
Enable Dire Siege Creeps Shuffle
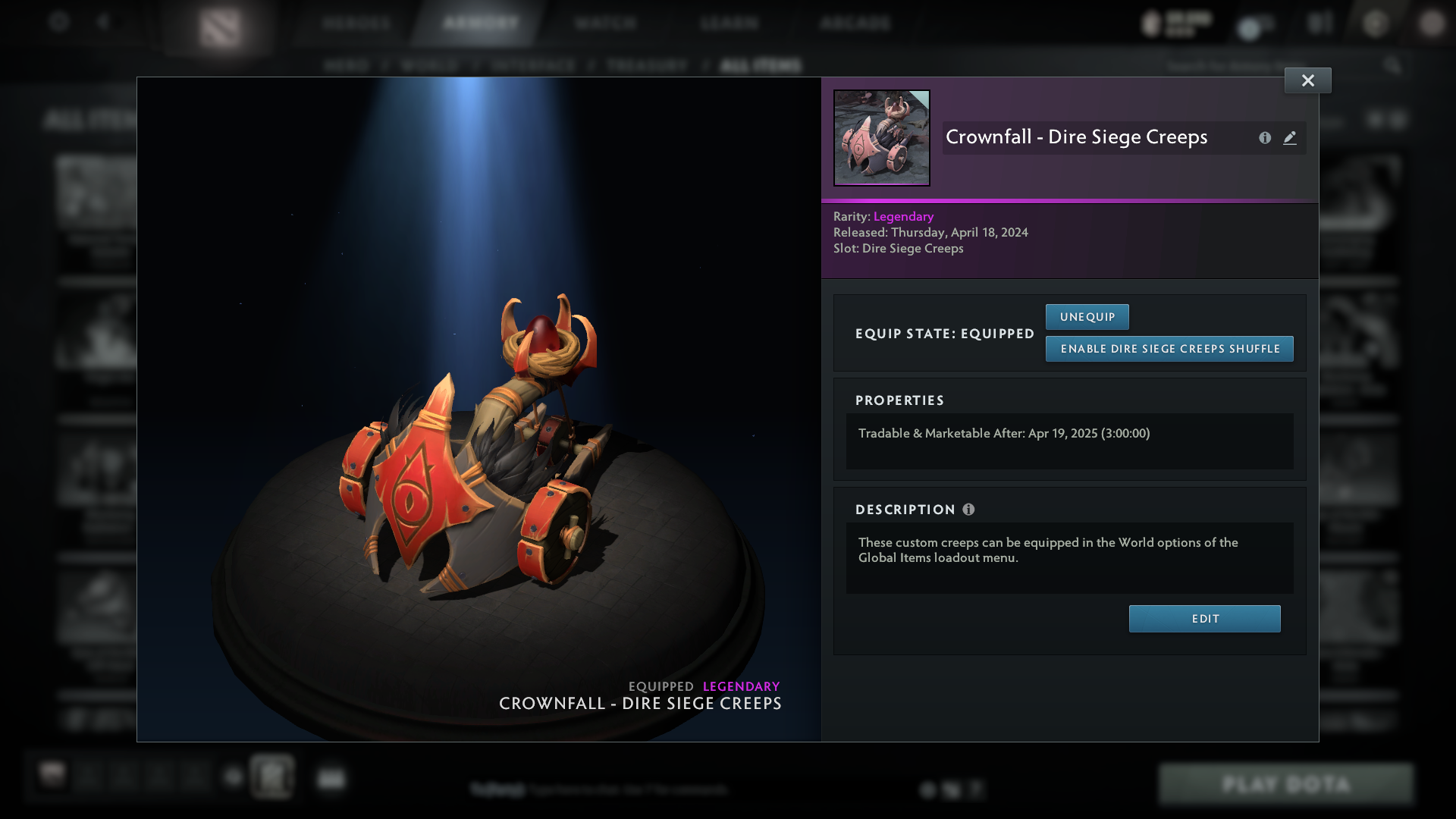[1169, 349]
